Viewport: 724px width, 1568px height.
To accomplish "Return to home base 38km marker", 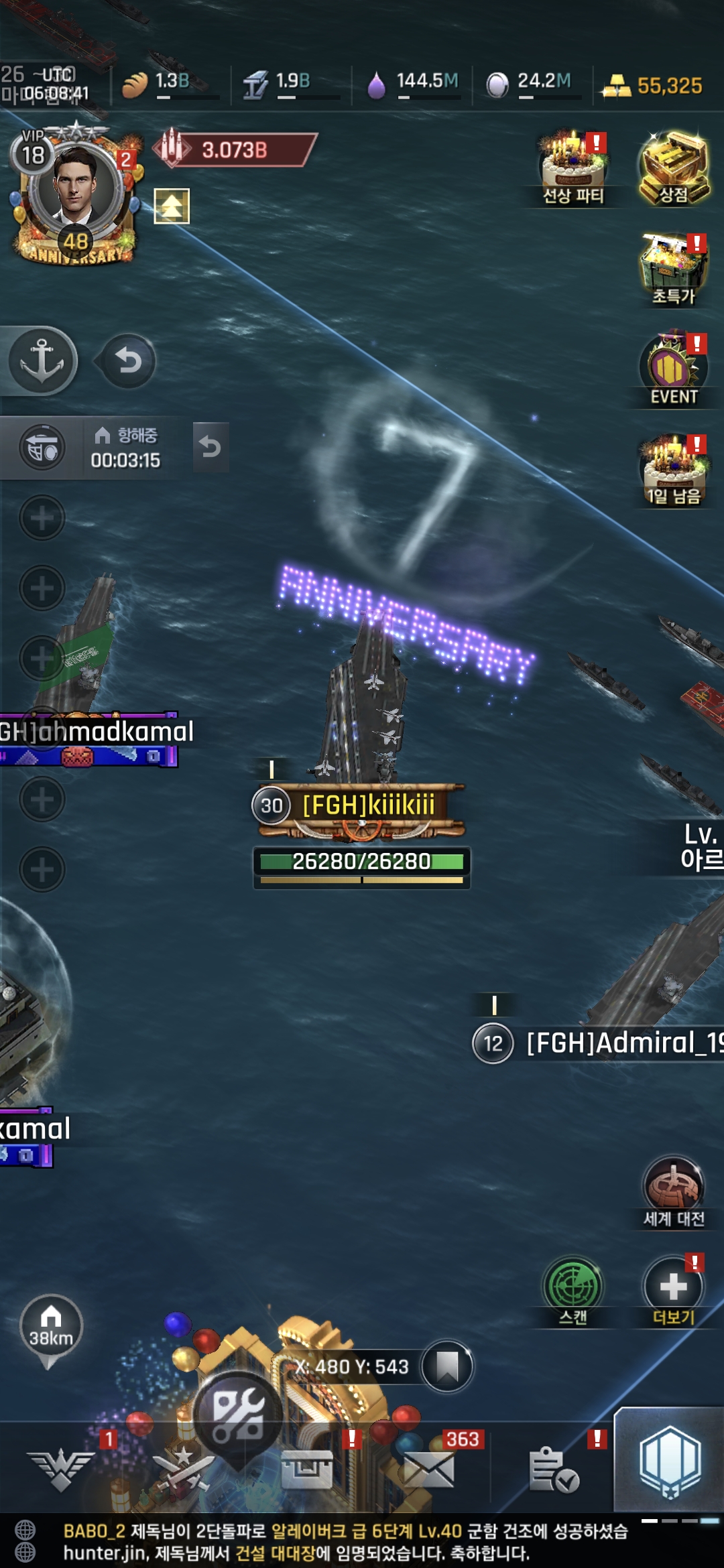I will coord(51,1329).
